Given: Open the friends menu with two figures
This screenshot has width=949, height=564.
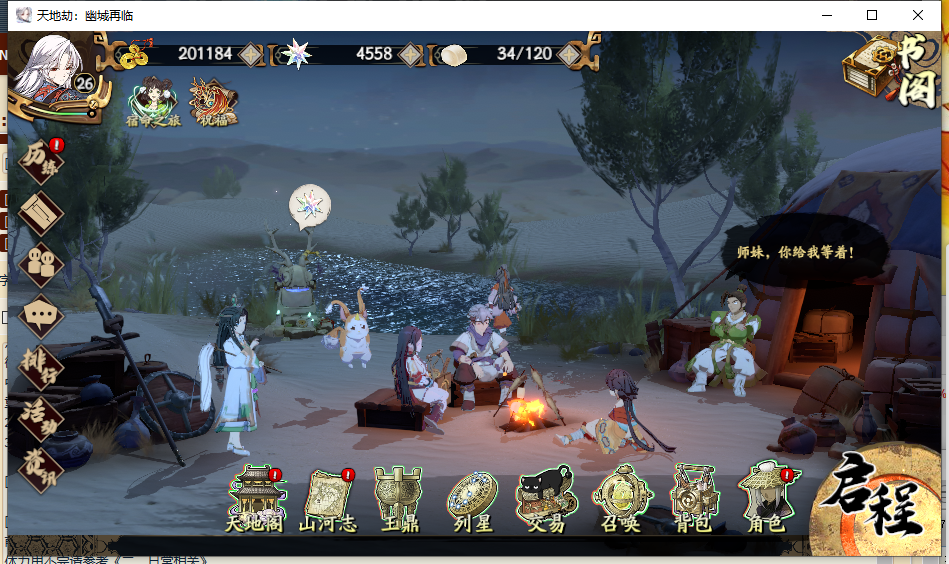Looking at the screenshot, I should (41, 263).
